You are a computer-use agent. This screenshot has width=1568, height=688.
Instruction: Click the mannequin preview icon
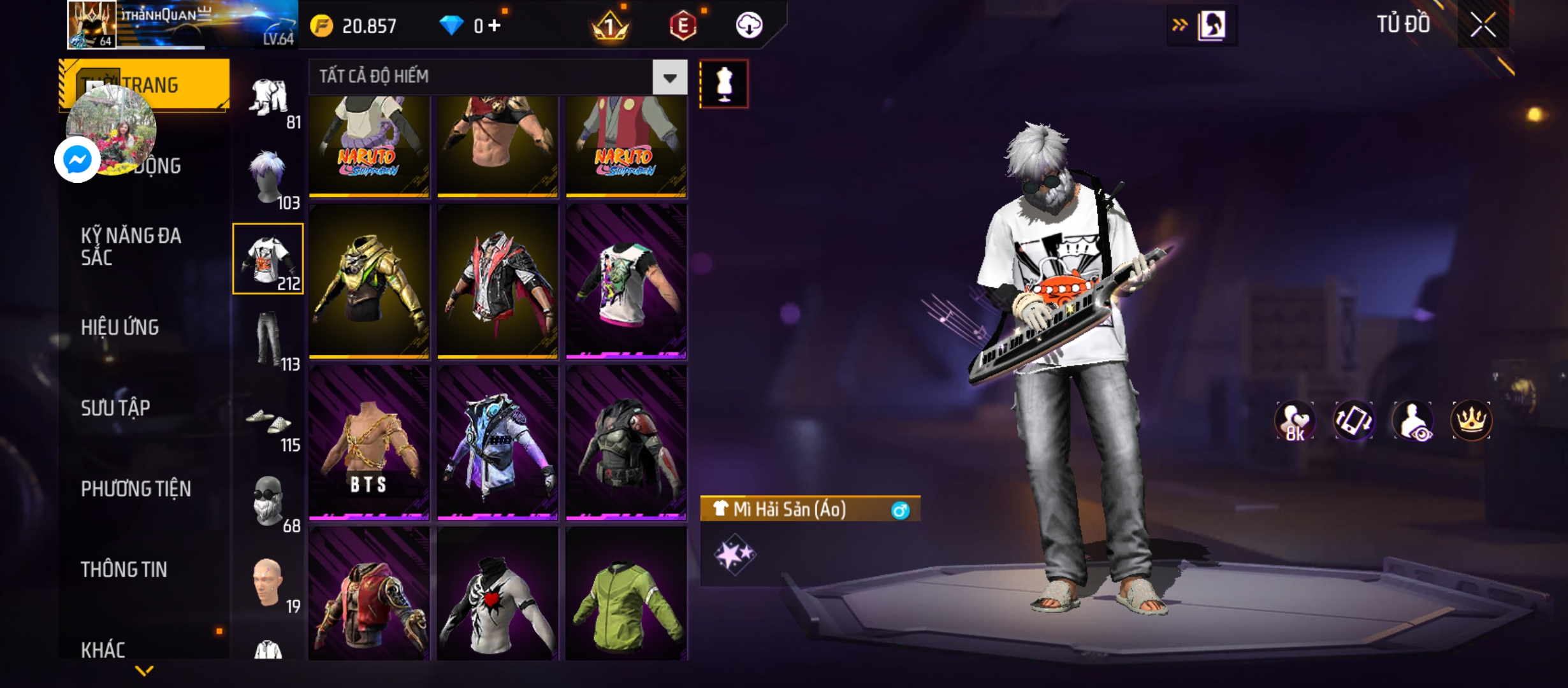click(x=723, y=84)
